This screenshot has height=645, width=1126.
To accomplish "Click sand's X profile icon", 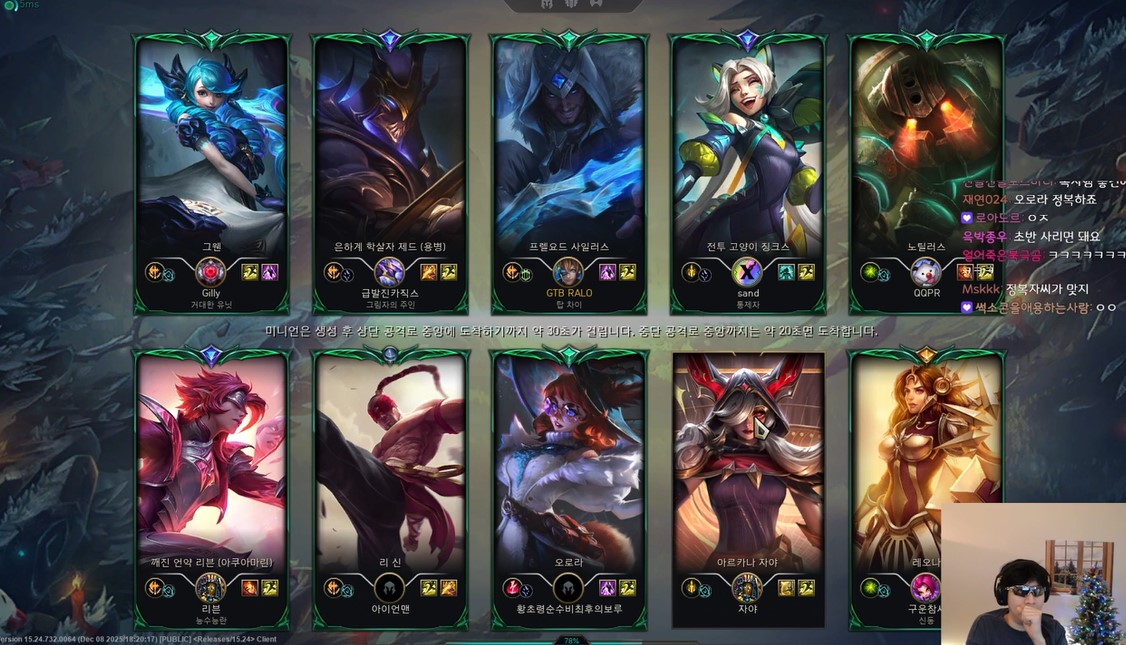I will click(747, 272).
